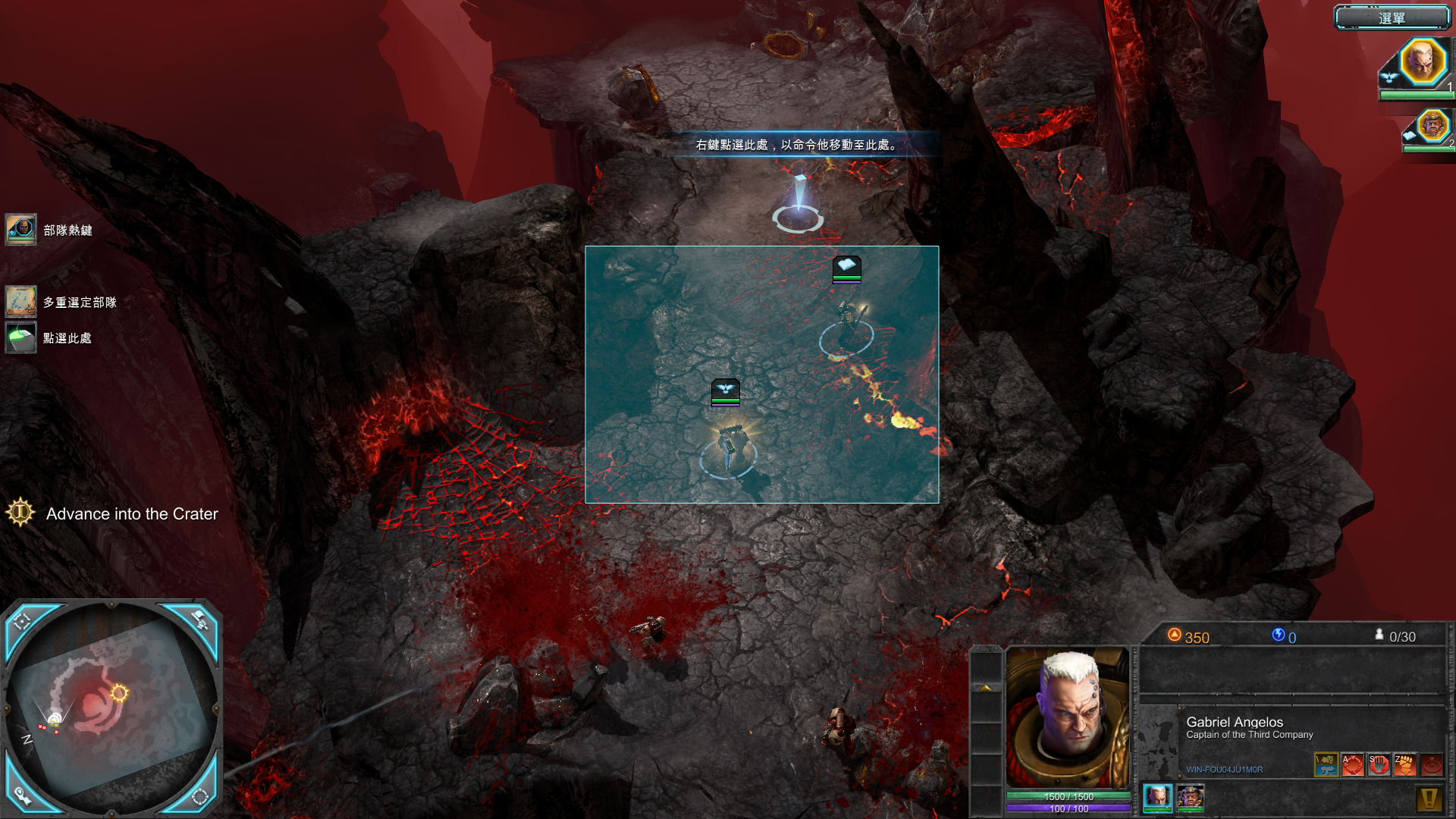
Task: Select the second hero squad portrait numbered 2
Action: (1432, 126)
